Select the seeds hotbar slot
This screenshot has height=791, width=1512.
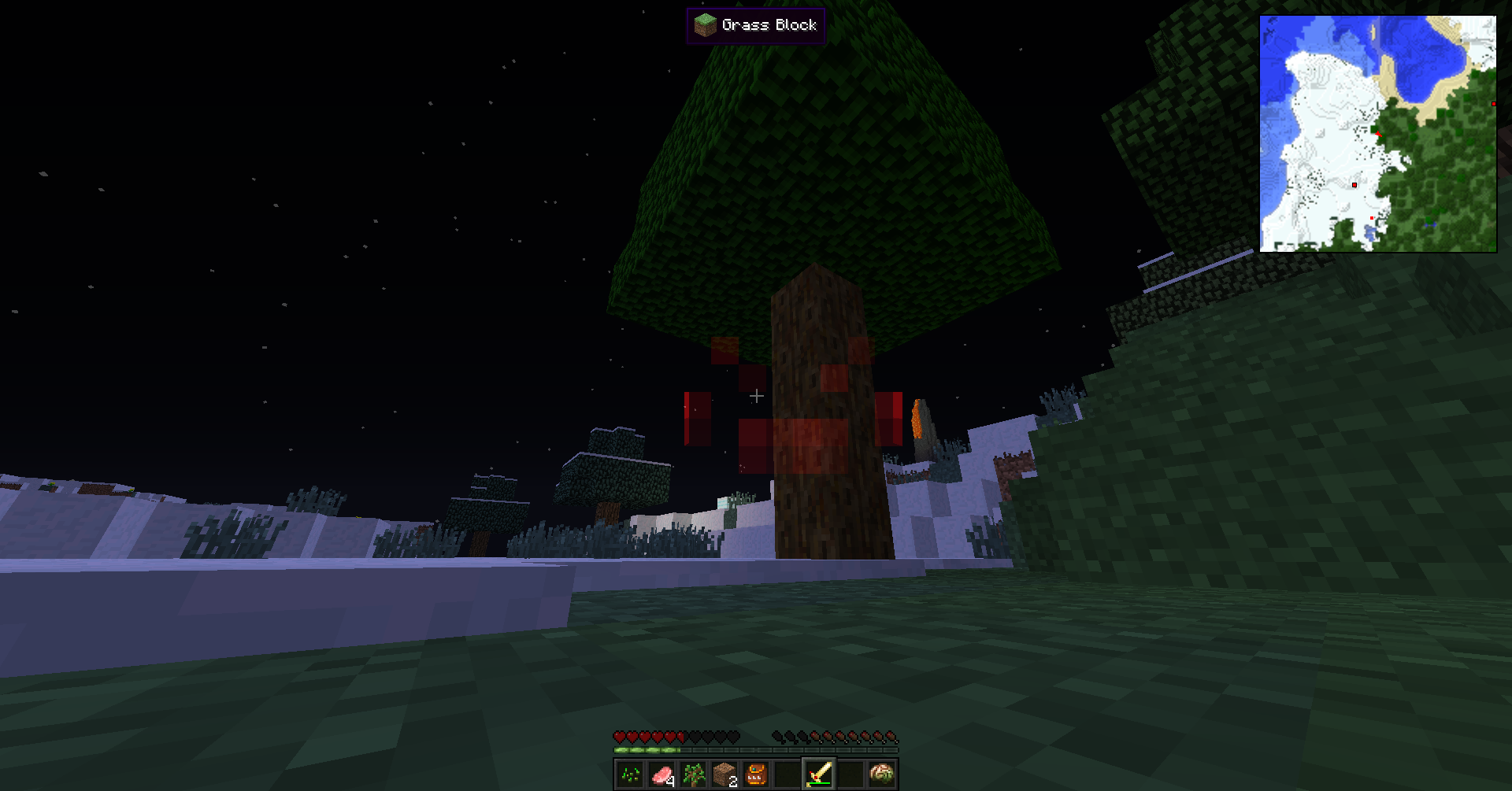[630, 774]
